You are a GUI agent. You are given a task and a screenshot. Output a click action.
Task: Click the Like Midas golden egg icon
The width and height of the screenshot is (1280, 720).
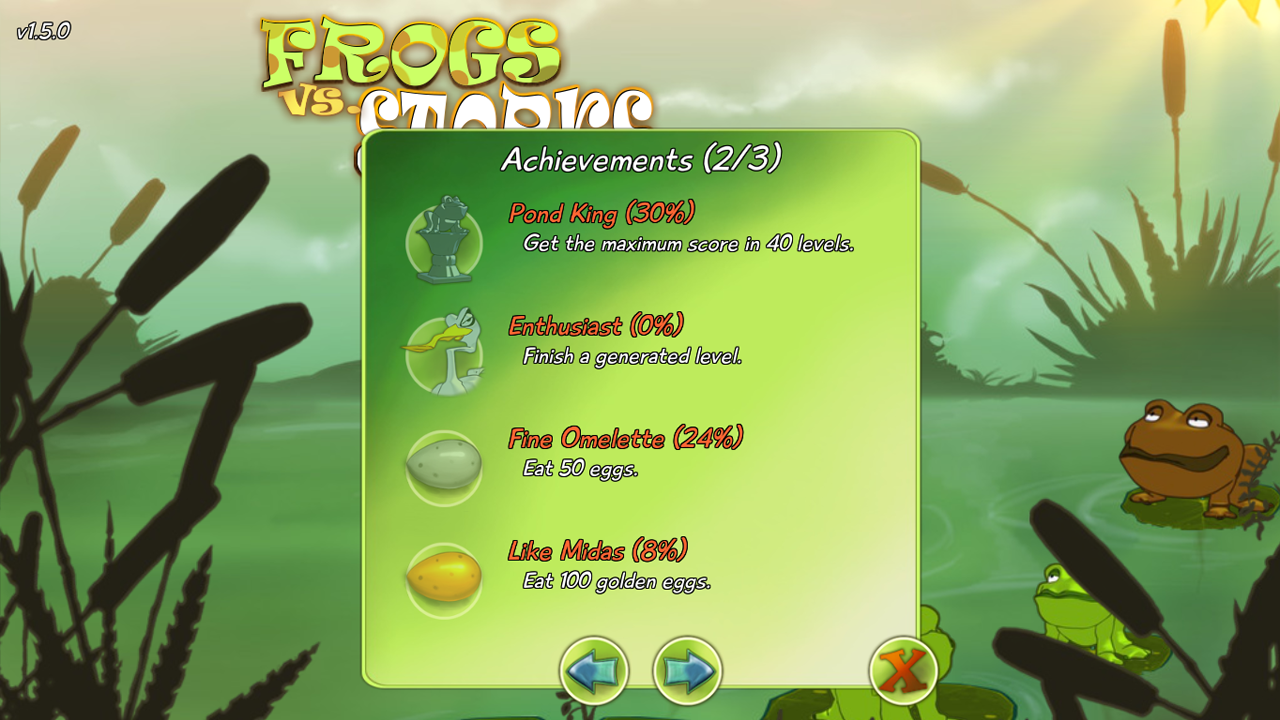[443, 578]
